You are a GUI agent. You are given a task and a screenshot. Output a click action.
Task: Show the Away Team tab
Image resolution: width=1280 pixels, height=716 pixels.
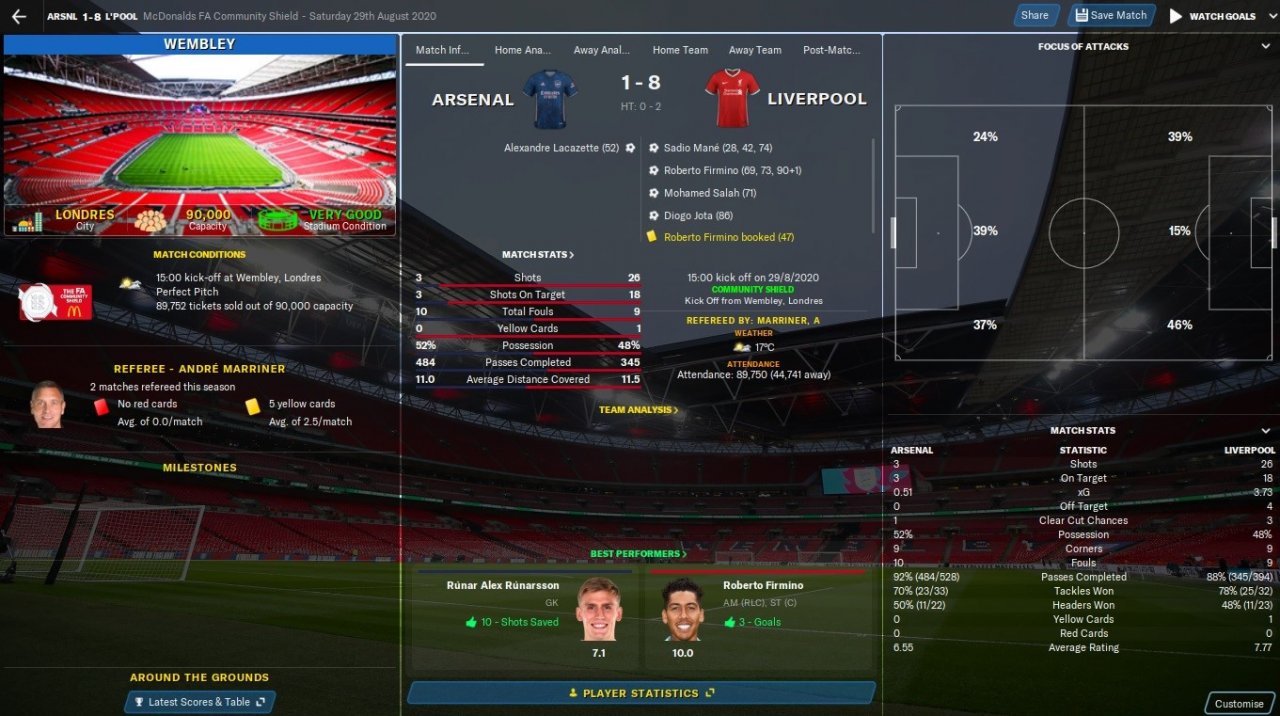[x=755, y=50]
